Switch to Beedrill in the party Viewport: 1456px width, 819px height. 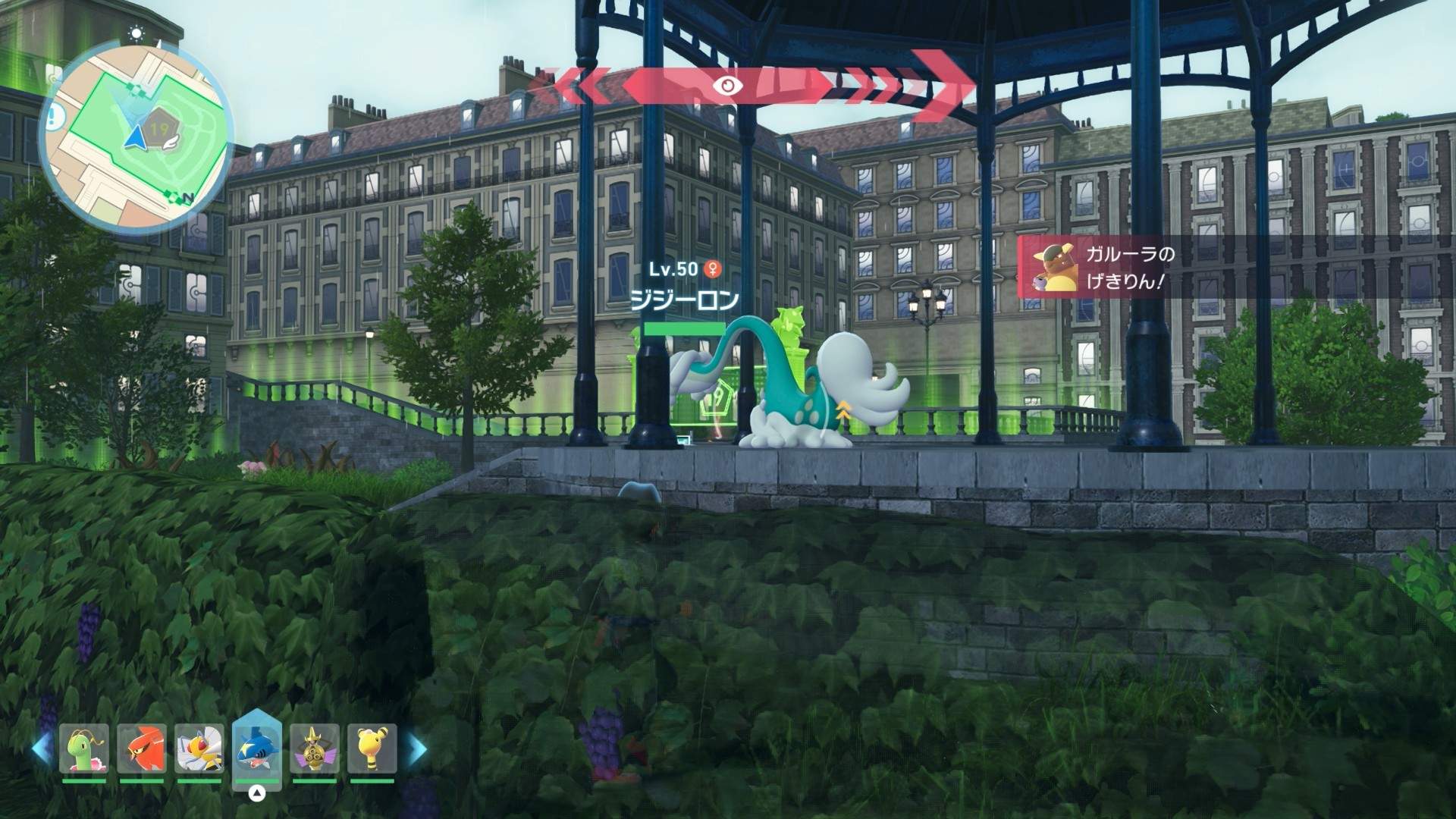[x=199, y=748]
